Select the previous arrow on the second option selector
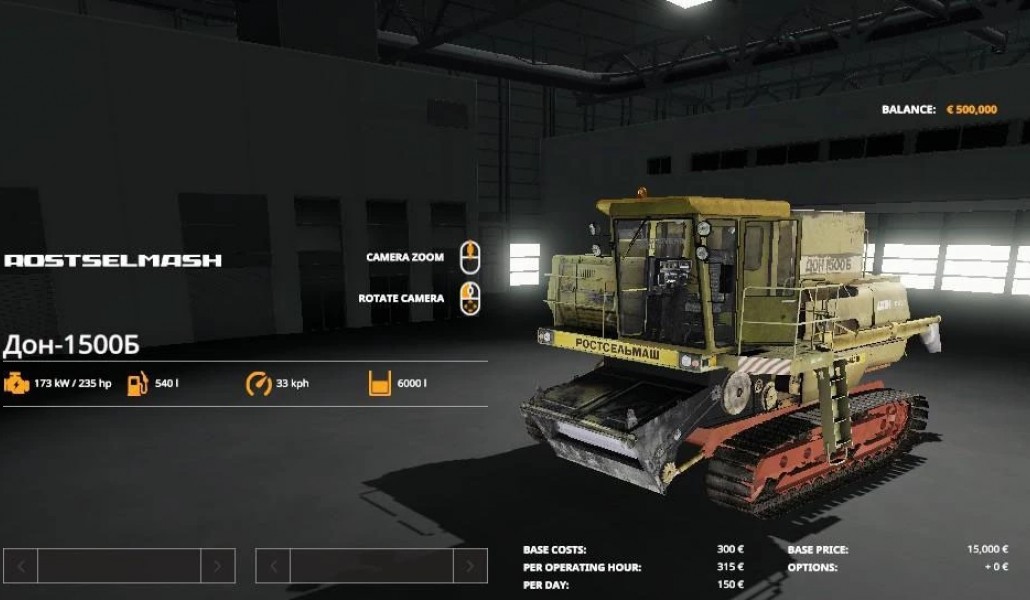The width and height of the screenshot is (1030, 600). [273, 566]
